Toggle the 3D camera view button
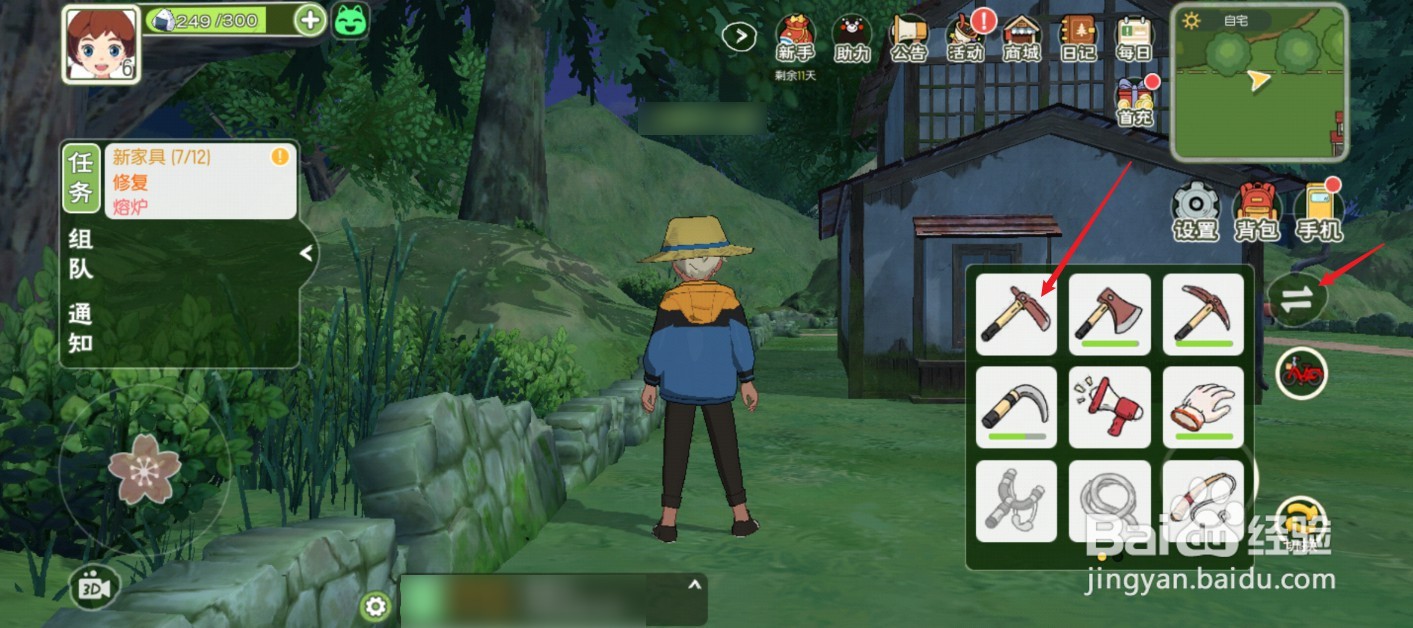Screen dimensions: 1413x628 (94, 587)
